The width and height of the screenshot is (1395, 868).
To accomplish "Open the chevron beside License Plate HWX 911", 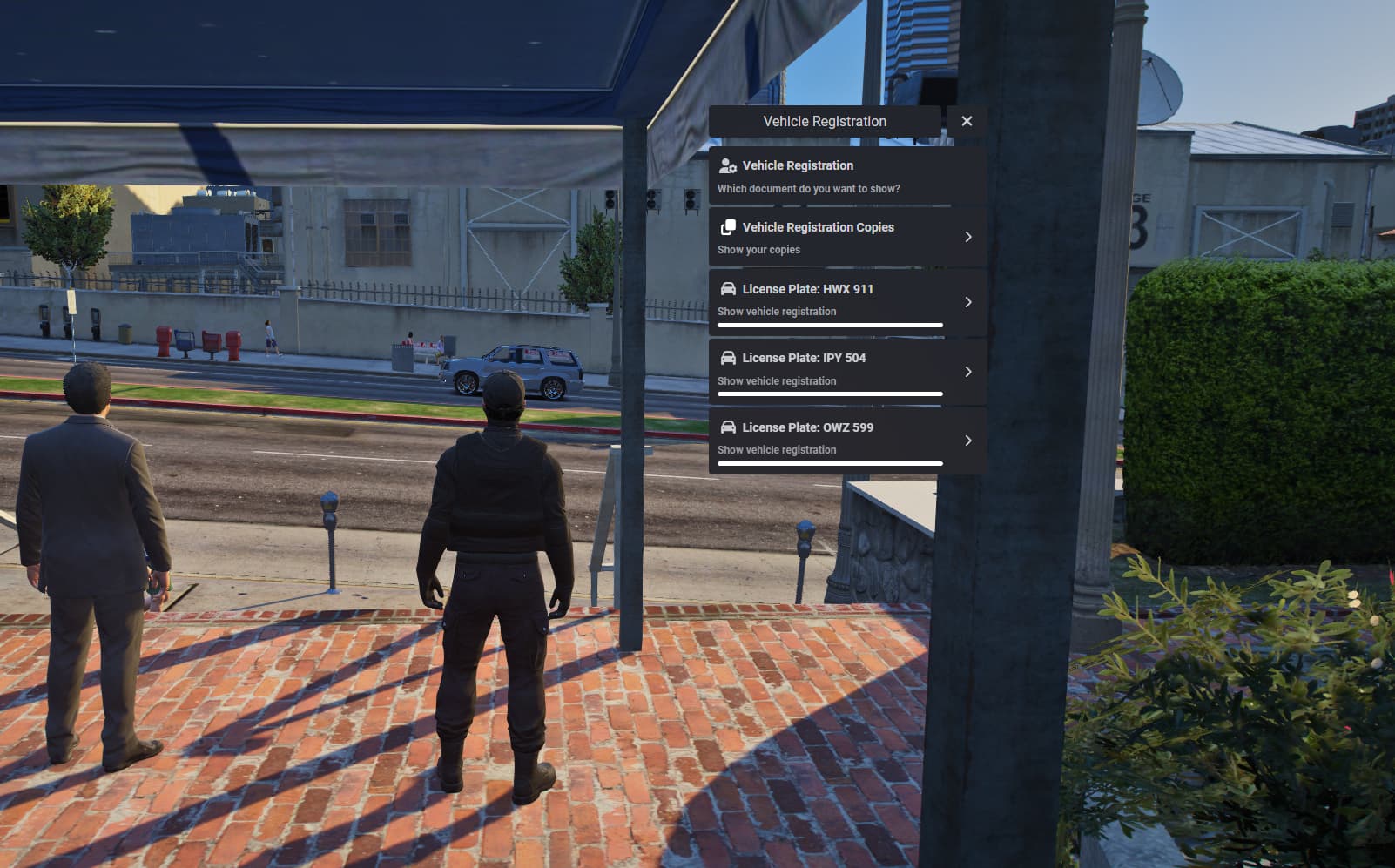I will [x=968, y=301].
